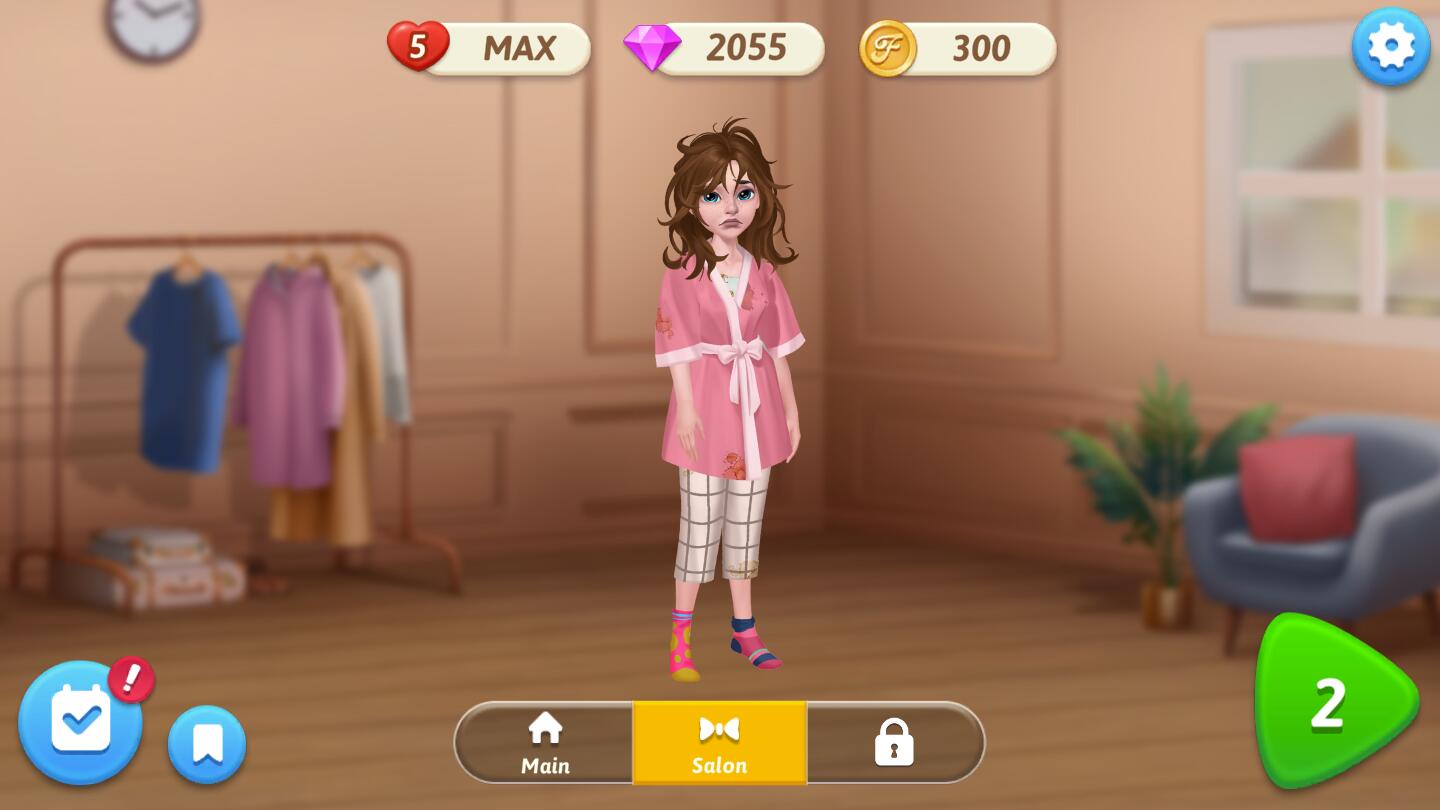Select the home icon on the Main tab

click(x=545, y=727)
